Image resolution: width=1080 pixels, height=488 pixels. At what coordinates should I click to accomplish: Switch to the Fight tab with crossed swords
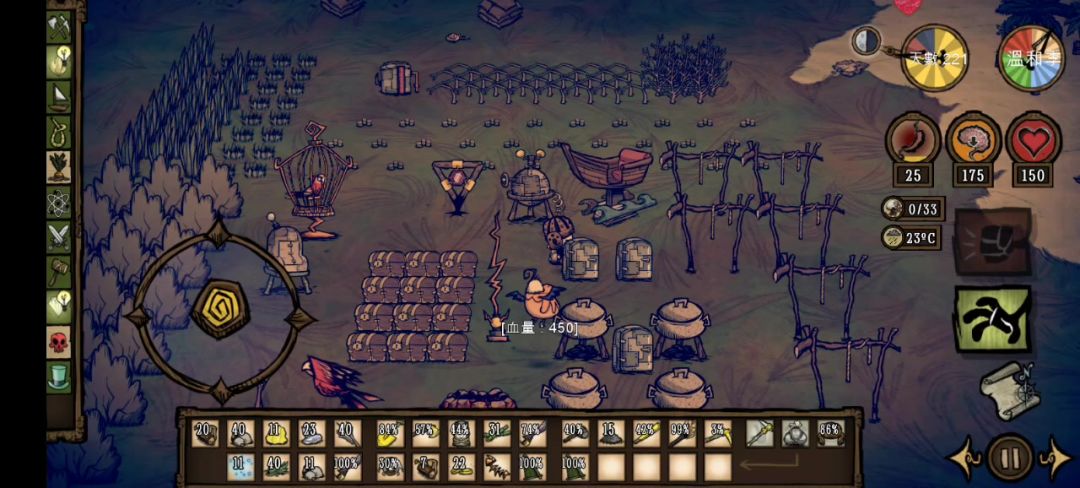(x=58, y=237)
